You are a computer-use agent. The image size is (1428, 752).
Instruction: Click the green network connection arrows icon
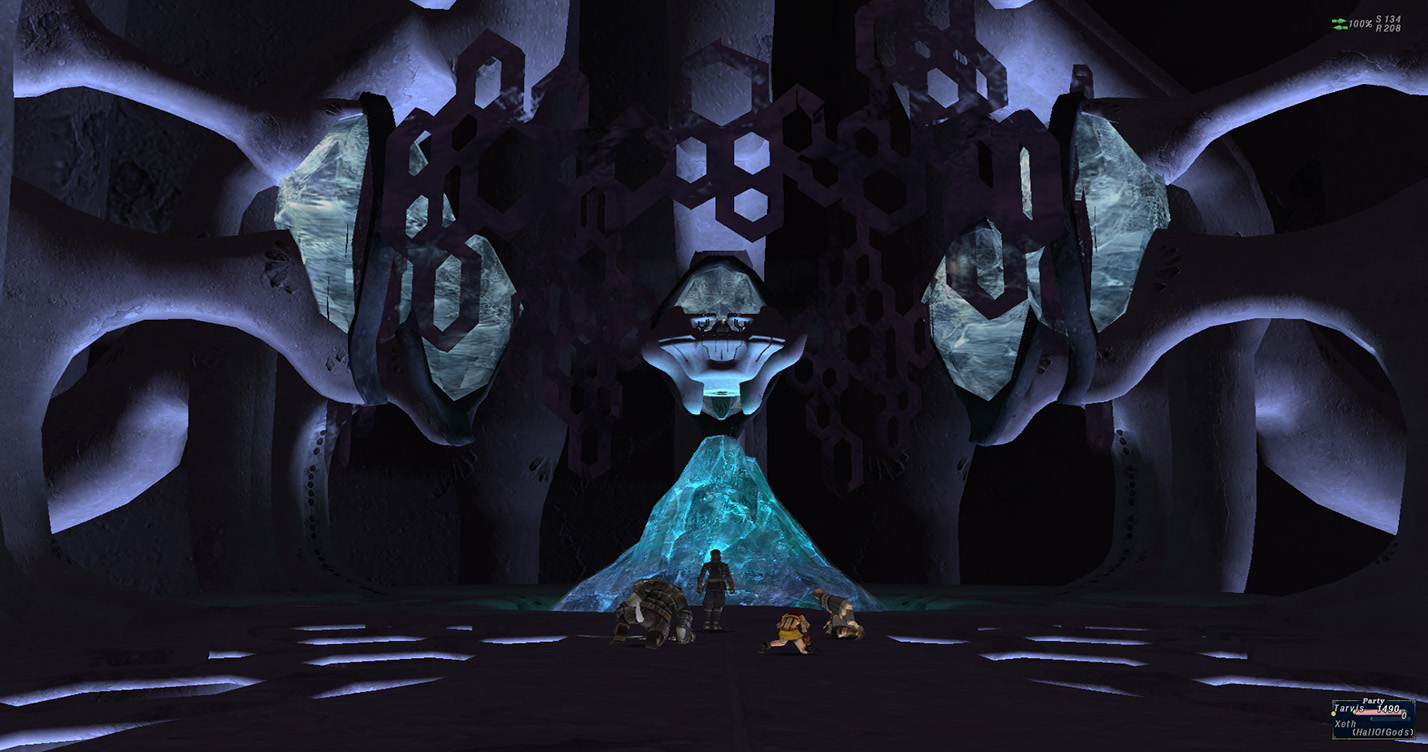(x=1339, y=23)
